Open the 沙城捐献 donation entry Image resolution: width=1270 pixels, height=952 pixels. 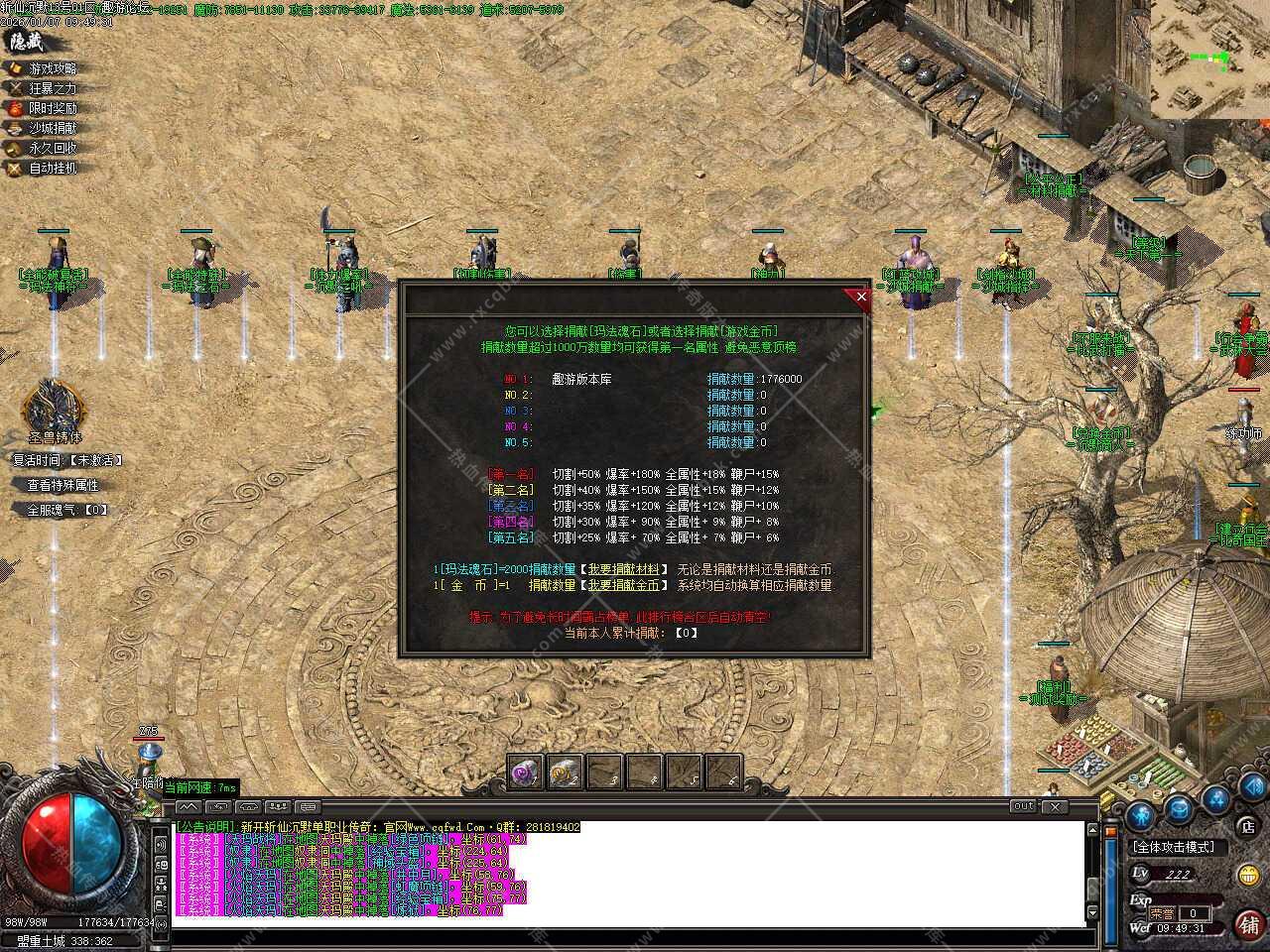[52, 128]
